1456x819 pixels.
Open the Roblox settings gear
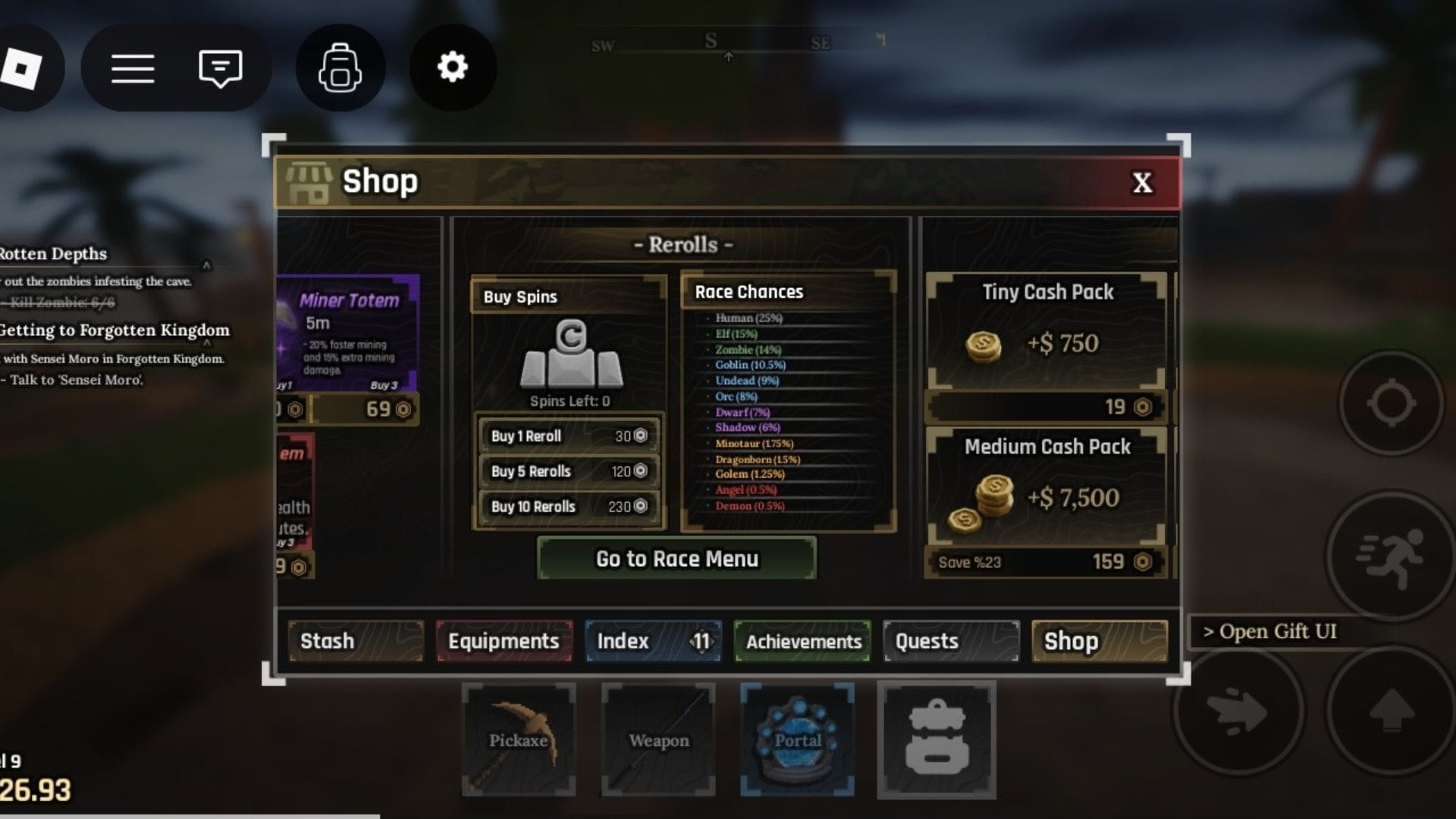453,67
